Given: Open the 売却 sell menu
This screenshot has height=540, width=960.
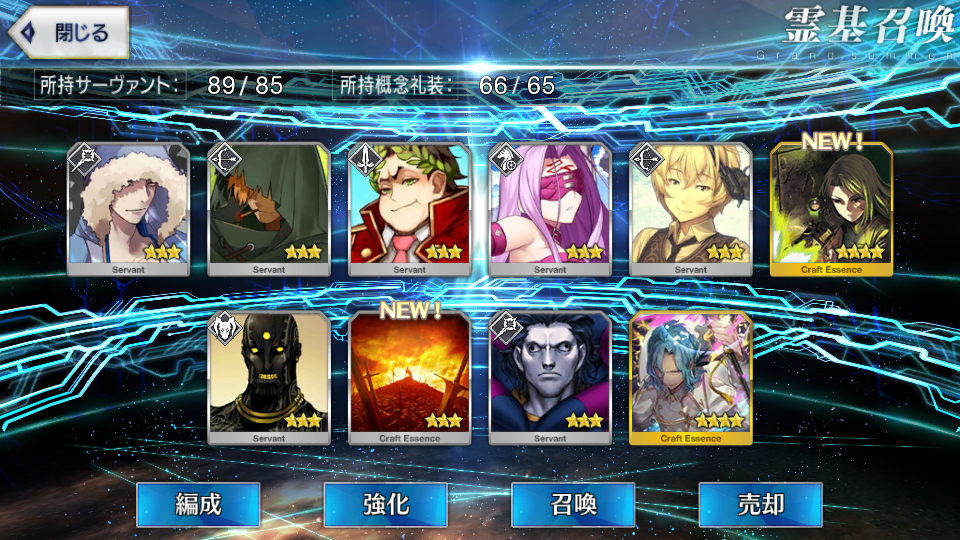Looking at the screenshot, I should 760,505.
